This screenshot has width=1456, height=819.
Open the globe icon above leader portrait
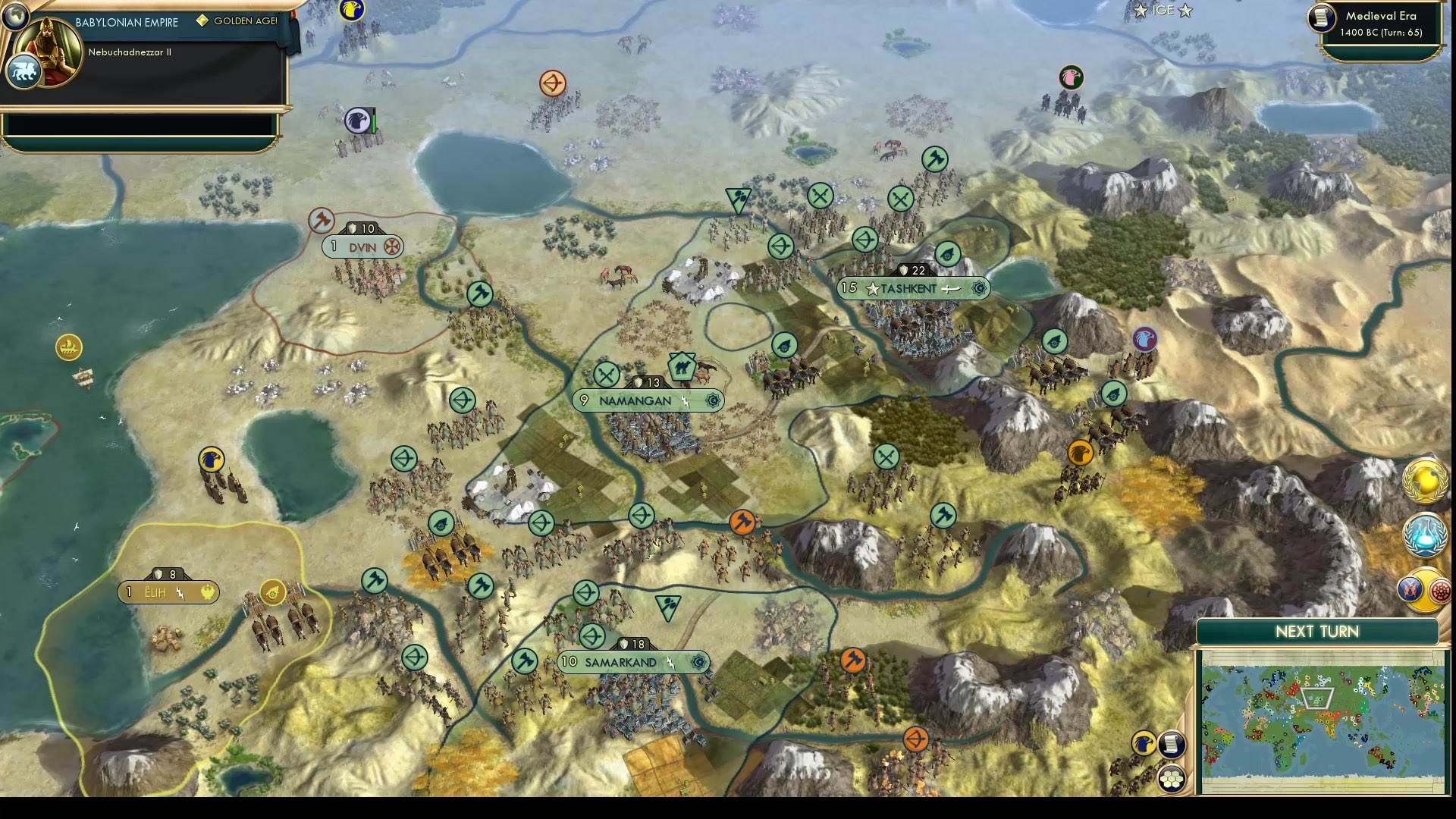(15, 15)
